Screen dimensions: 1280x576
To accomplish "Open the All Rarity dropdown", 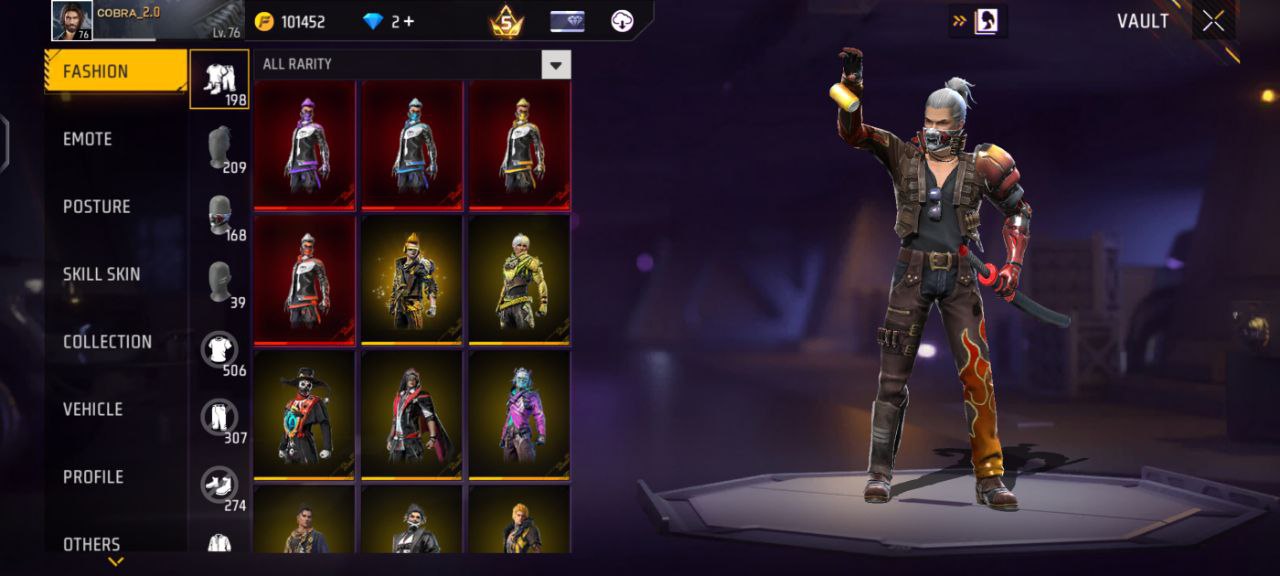I will coord(556,65).
